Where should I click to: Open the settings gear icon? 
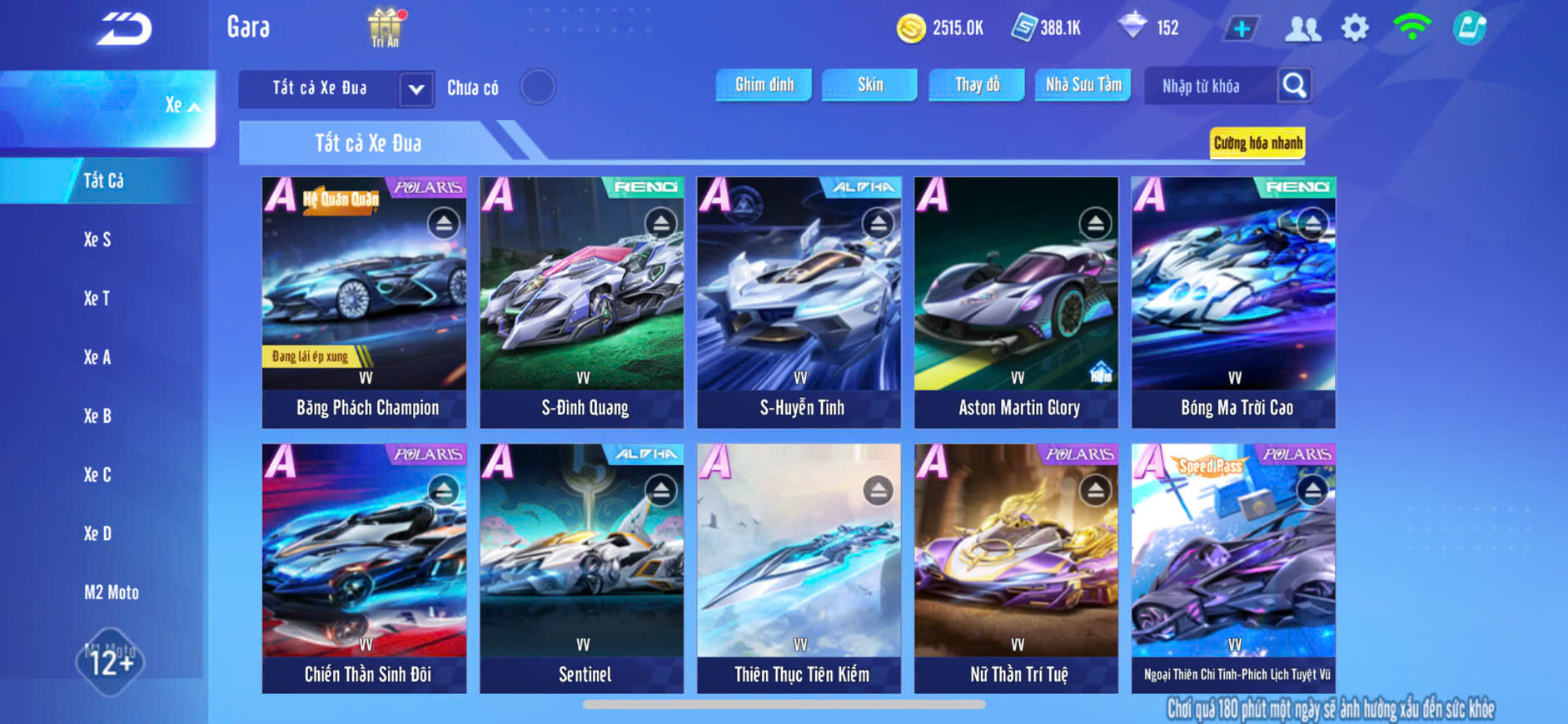1355,28
